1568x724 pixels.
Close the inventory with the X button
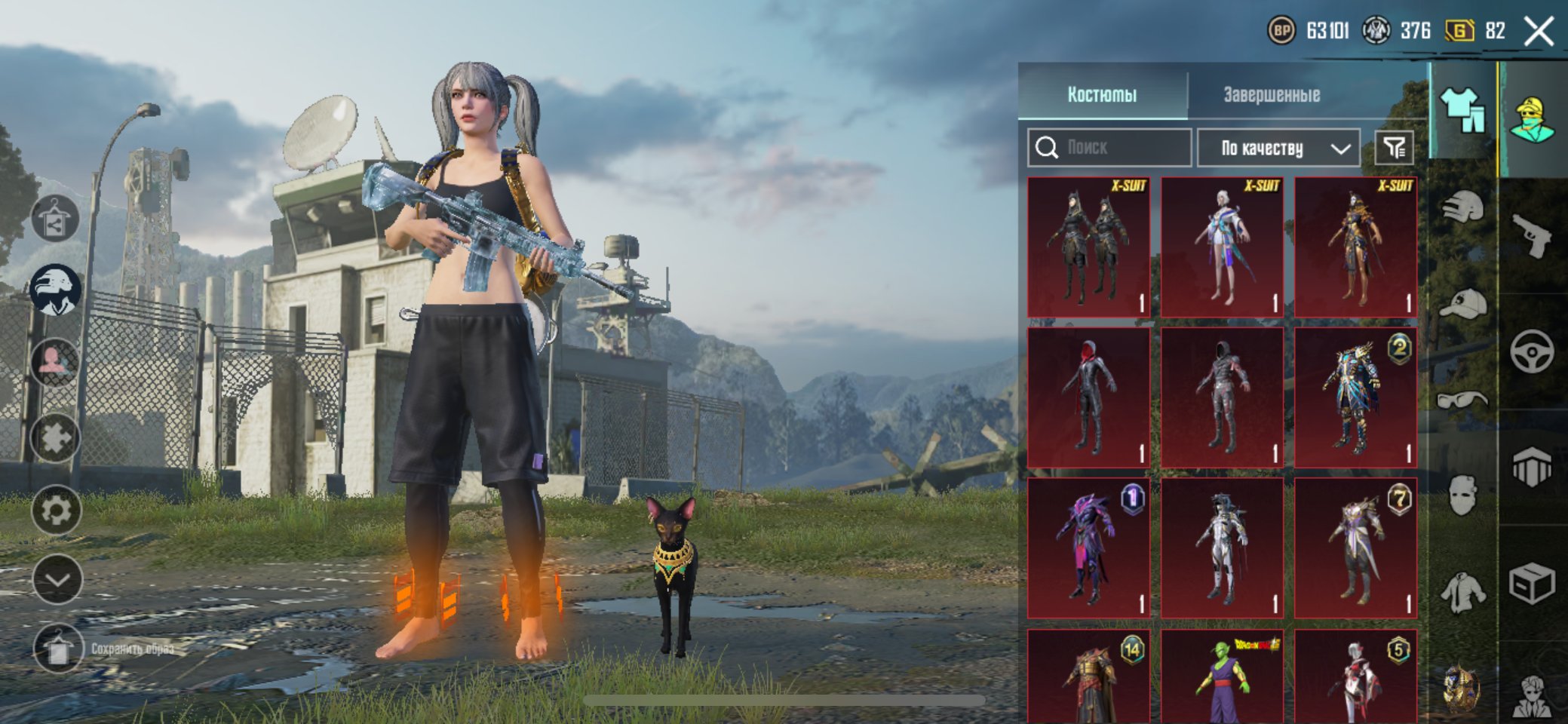[x=1539, y=32]
